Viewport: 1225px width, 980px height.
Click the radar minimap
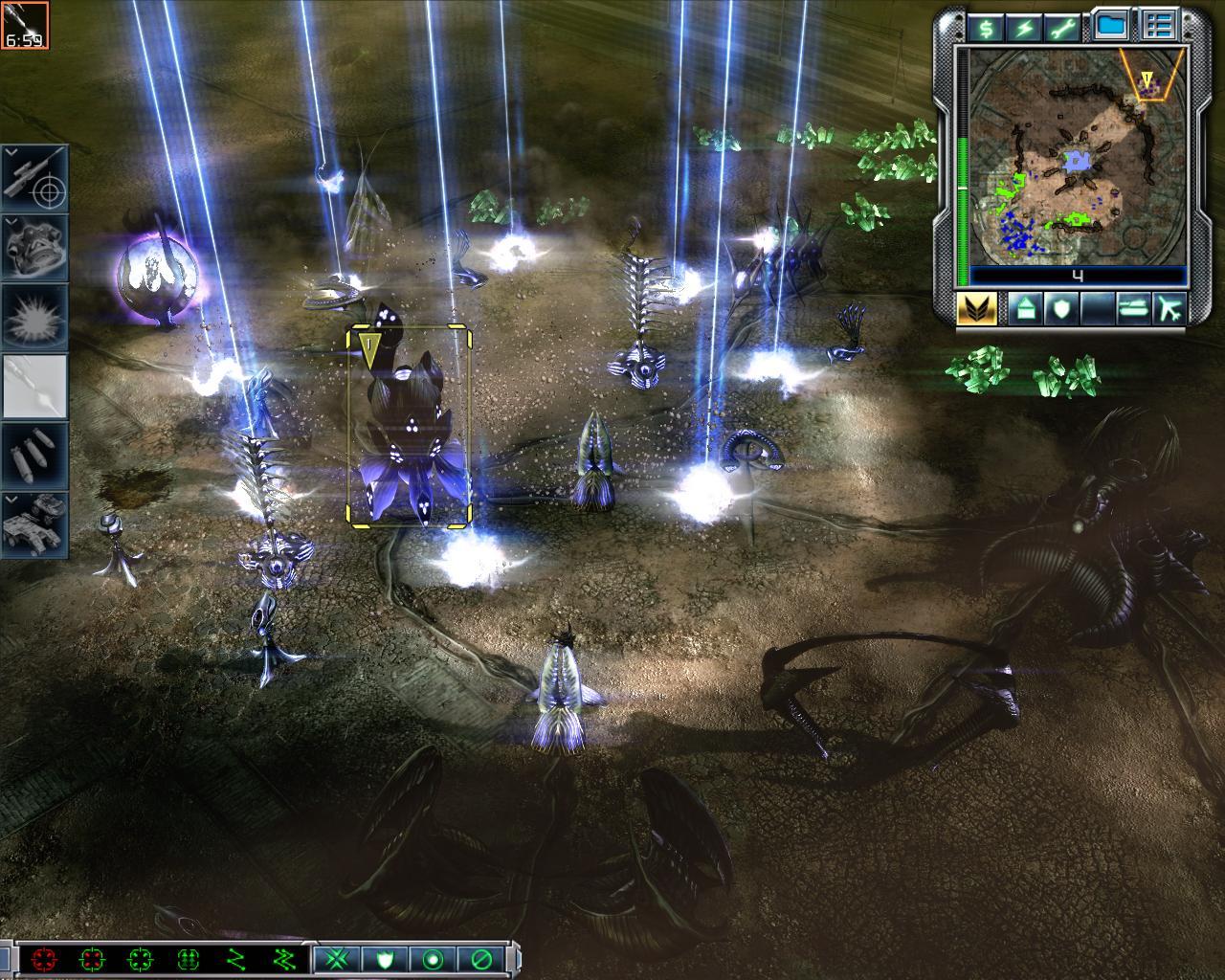(1077, 156)
